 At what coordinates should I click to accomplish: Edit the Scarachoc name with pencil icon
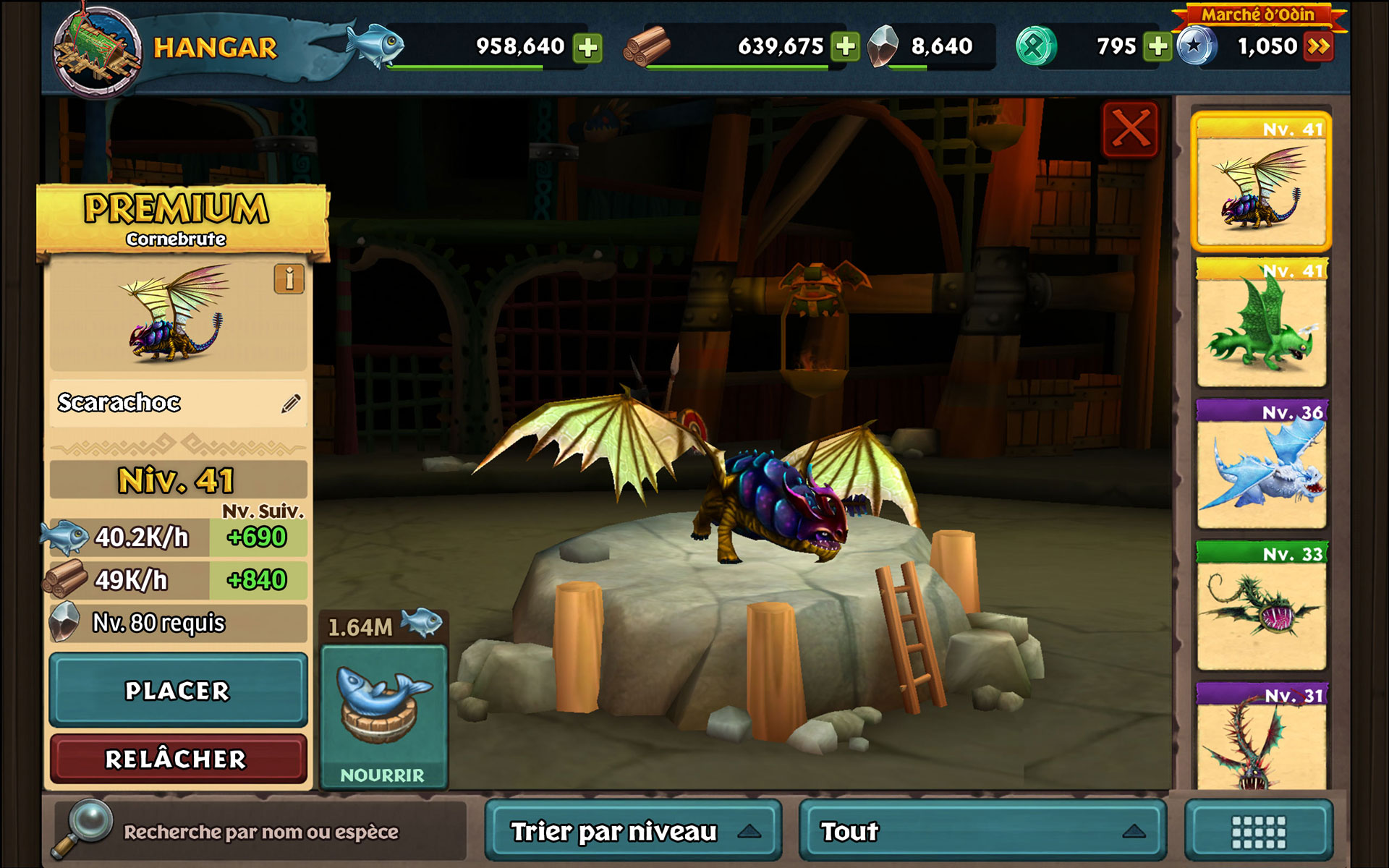[291, 404]
